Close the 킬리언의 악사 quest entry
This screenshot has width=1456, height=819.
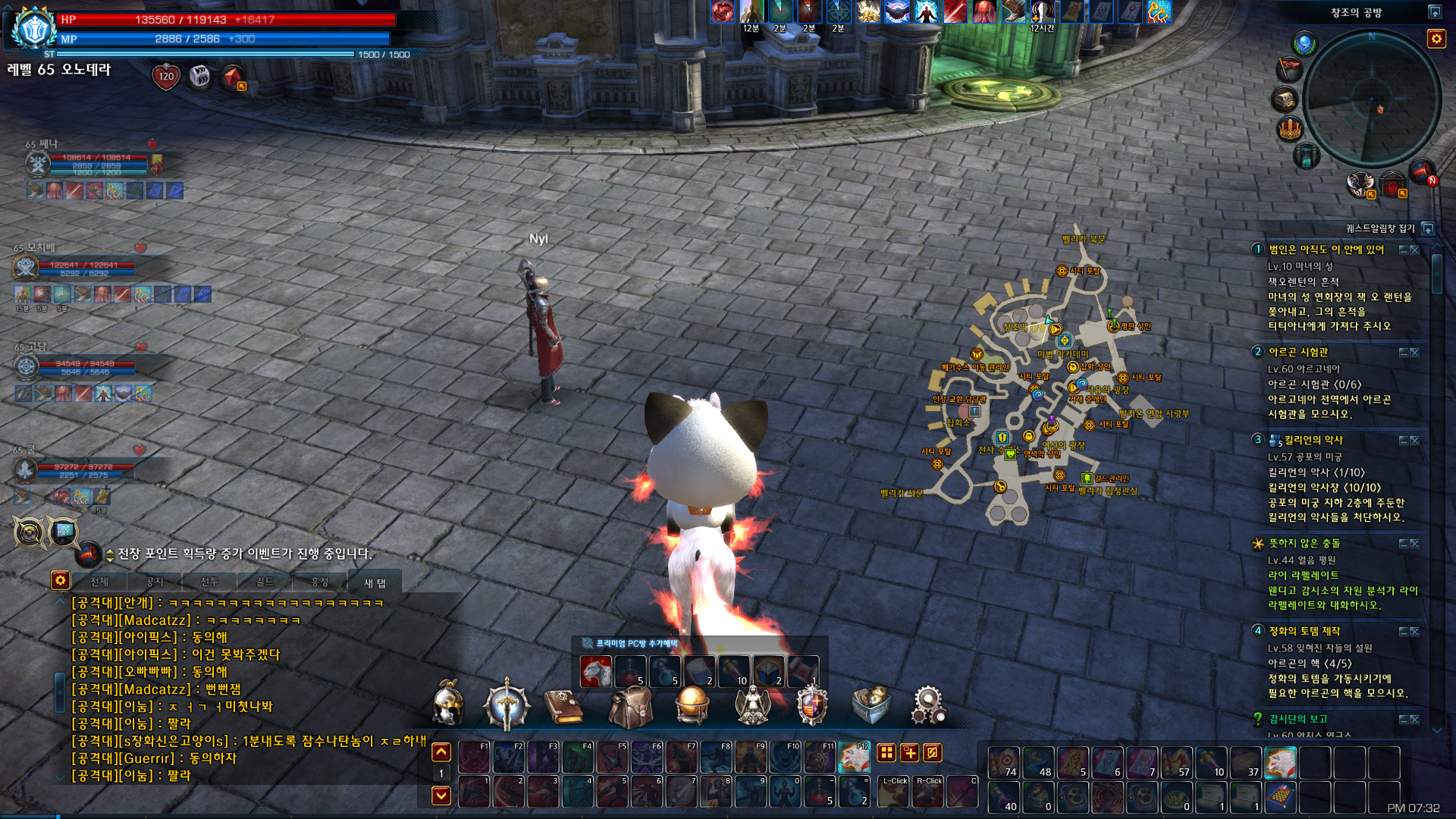pos(1414,440)
